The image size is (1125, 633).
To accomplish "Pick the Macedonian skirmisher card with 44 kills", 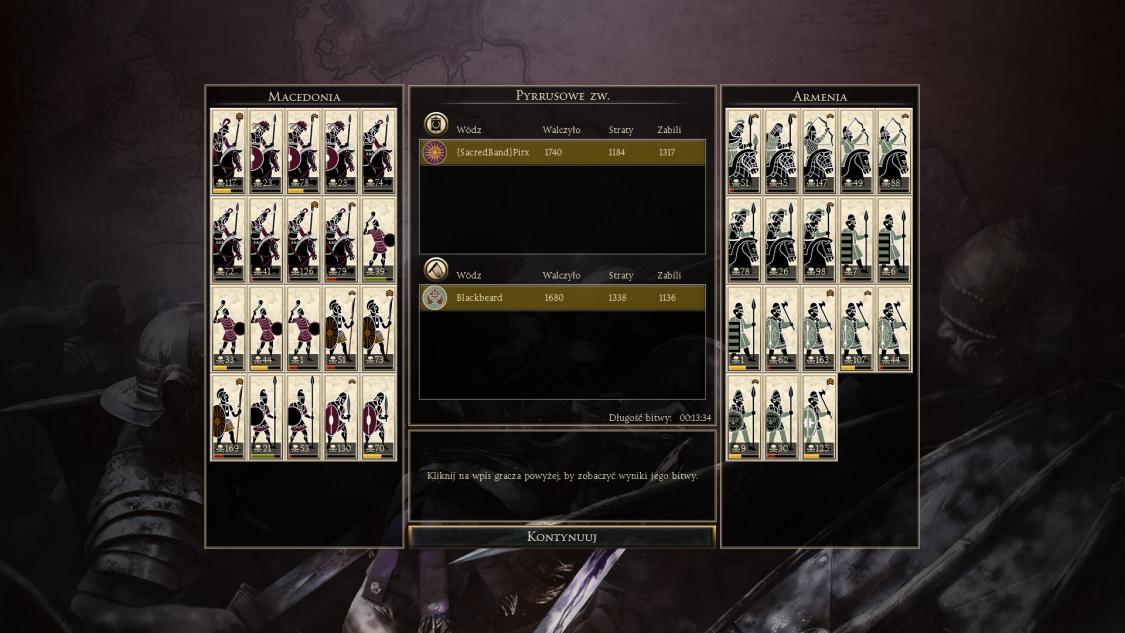I will tap(266, 328).
